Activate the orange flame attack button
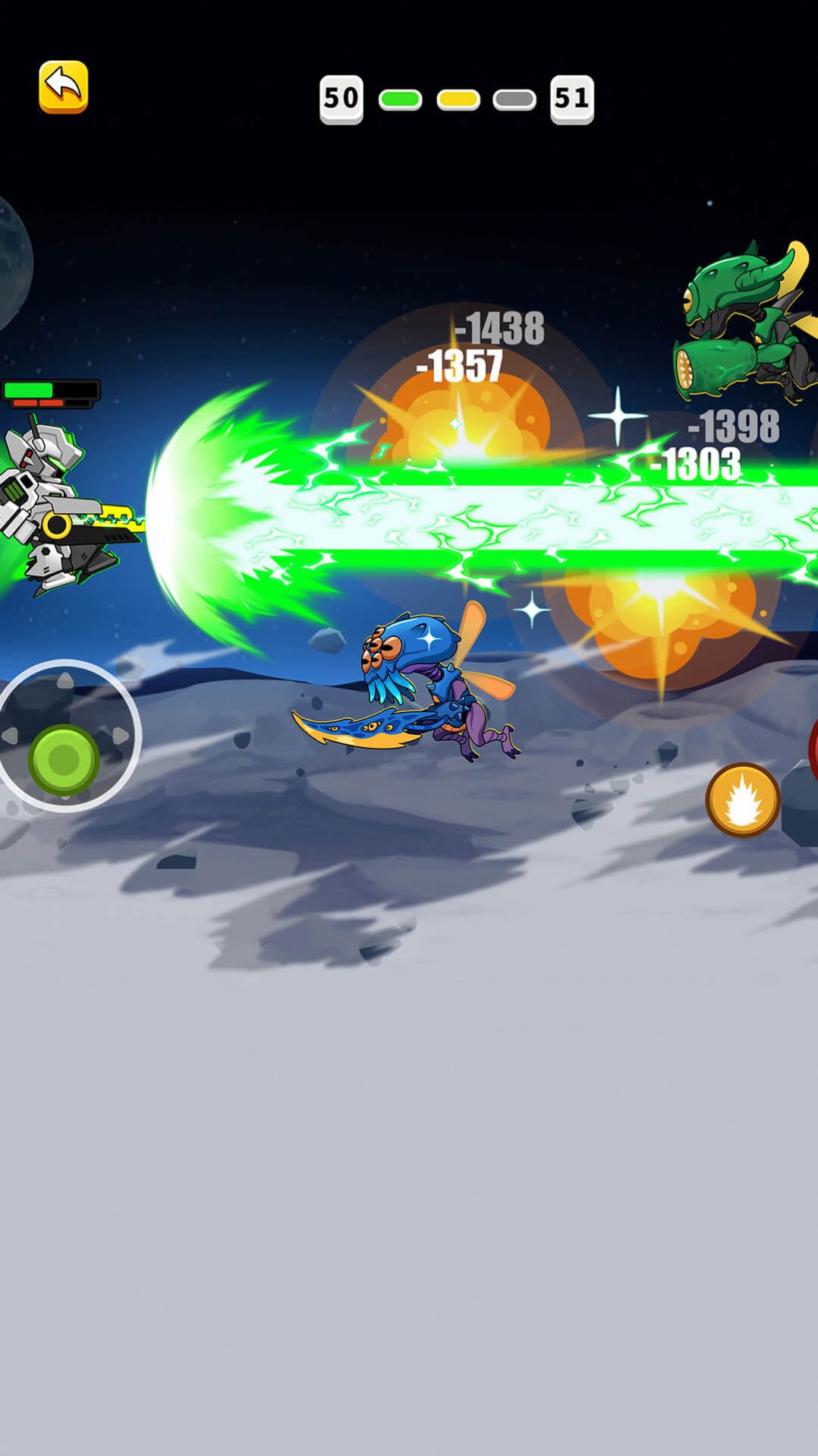818x1456 pixels. point(743,799)
